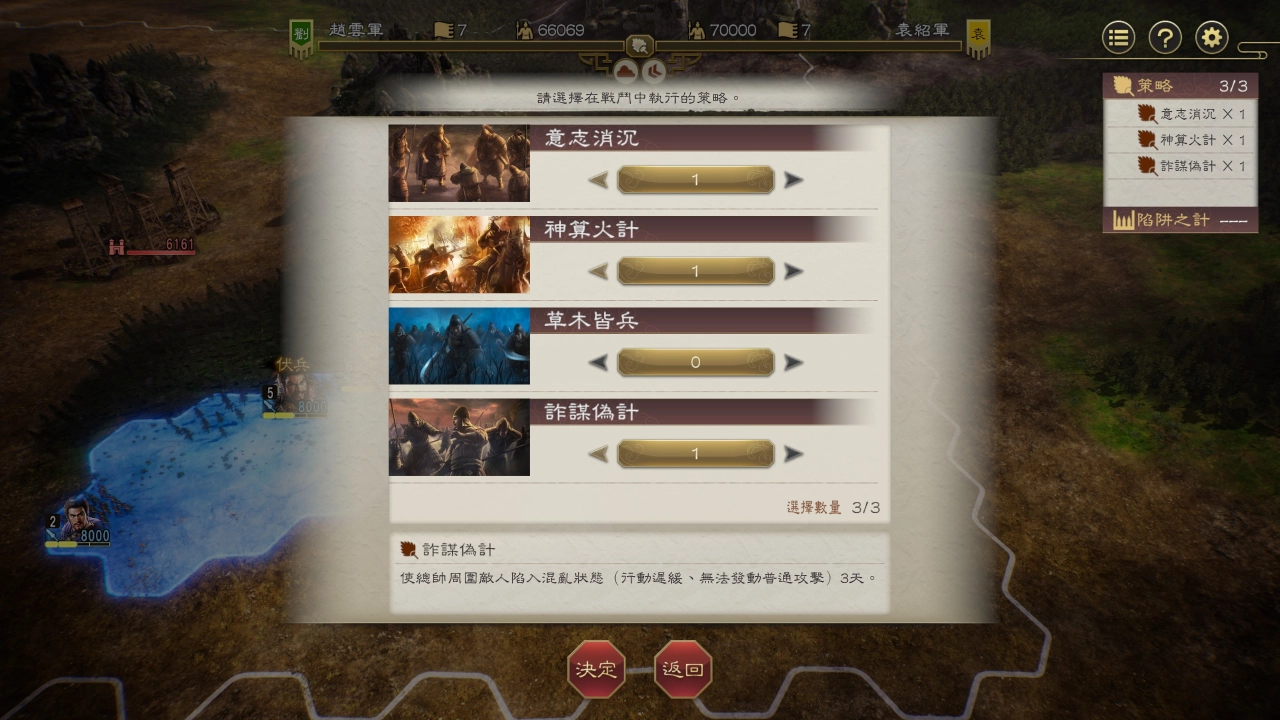
Task: Select the cloud weather icon below the battle bar
Action: (624, 70)
